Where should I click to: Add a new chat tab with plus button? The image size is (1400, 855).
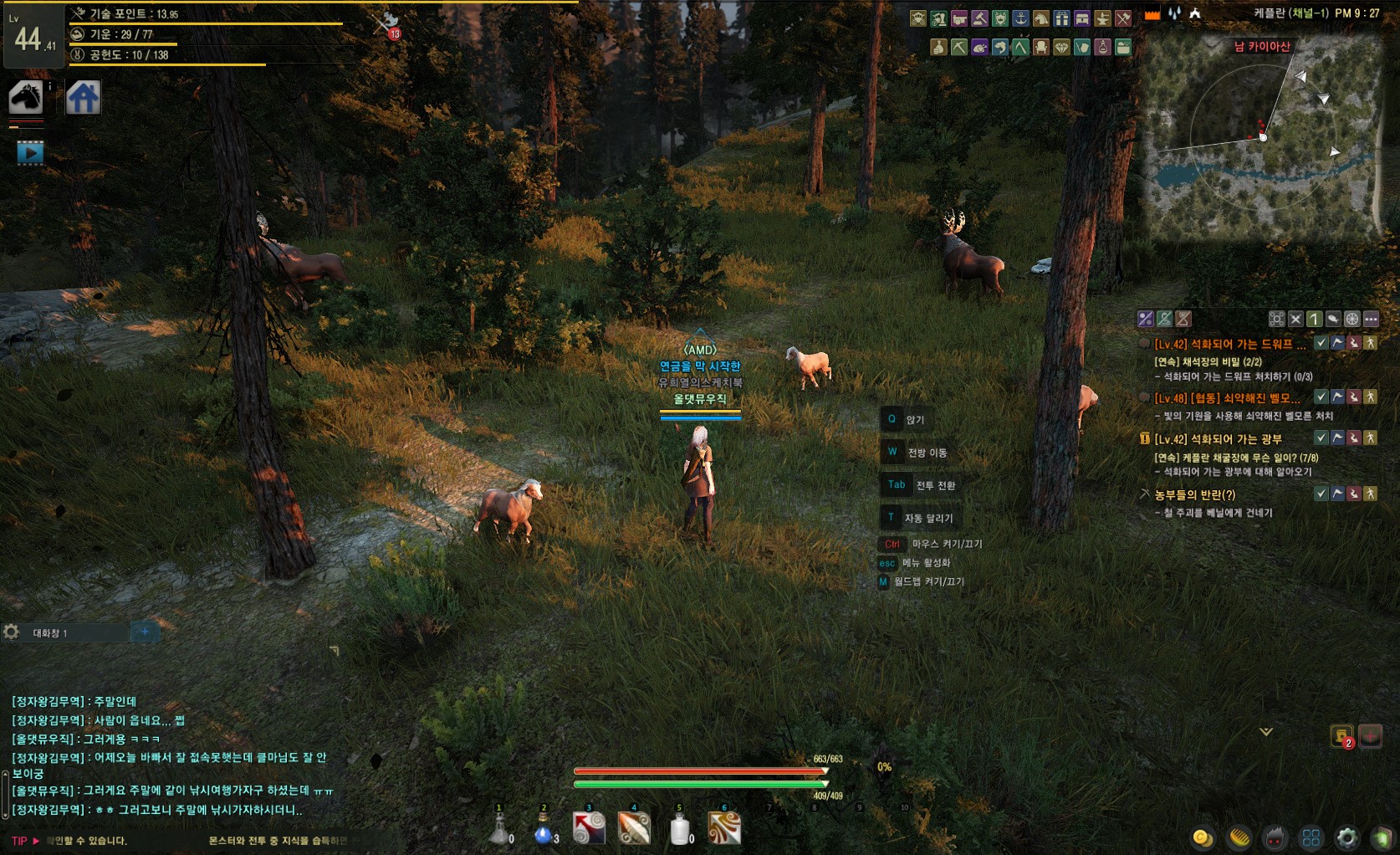coord(145,632)
